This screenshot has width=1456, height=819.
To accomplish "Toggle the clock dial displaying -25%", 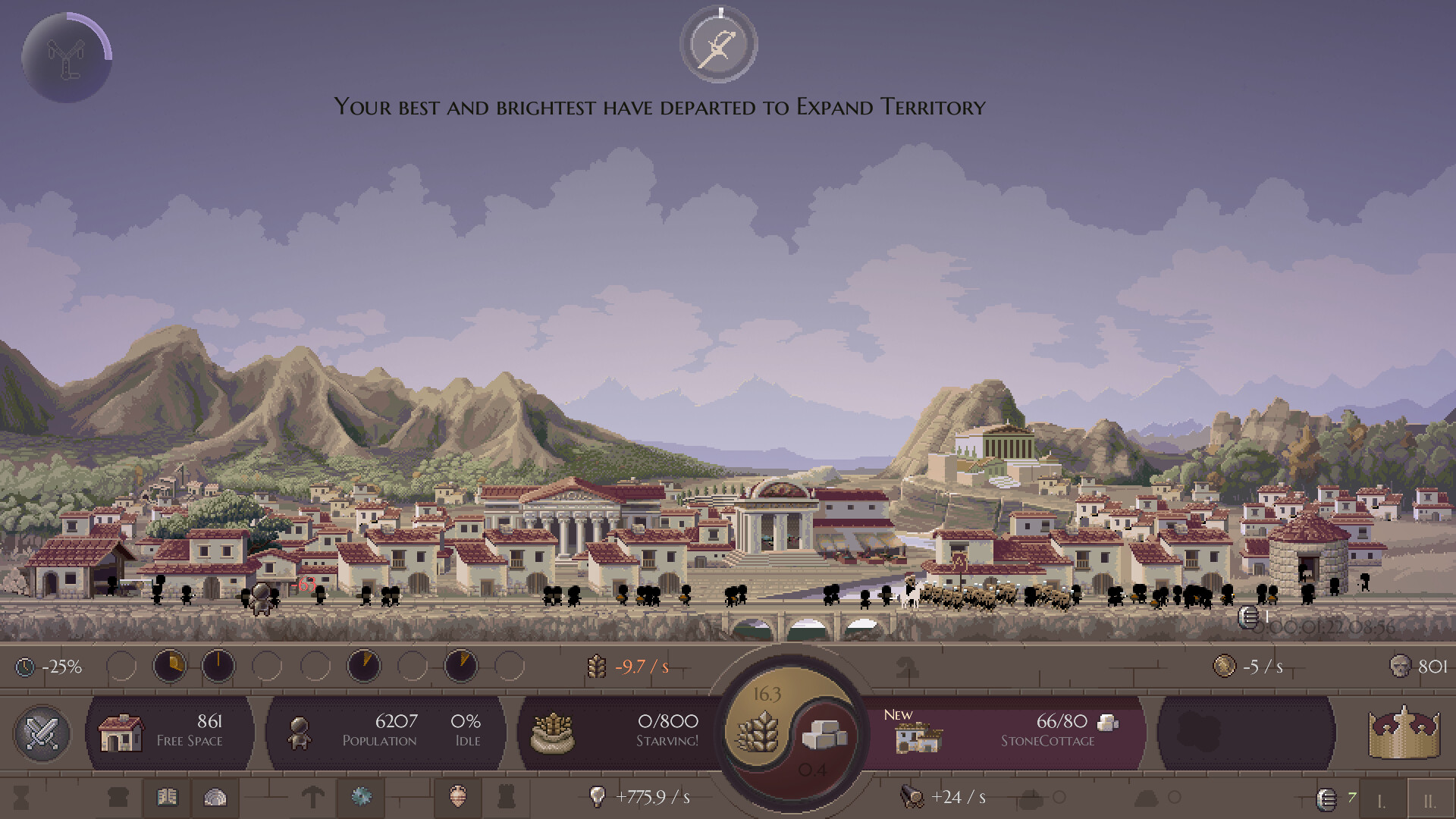I will [x=23, y=668].
